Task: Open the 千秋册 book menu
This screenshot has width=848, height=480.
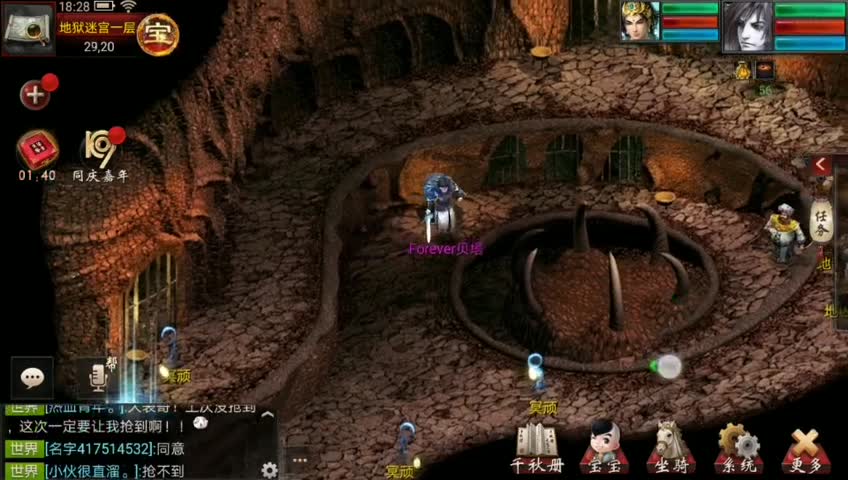Action: (537, 447)
